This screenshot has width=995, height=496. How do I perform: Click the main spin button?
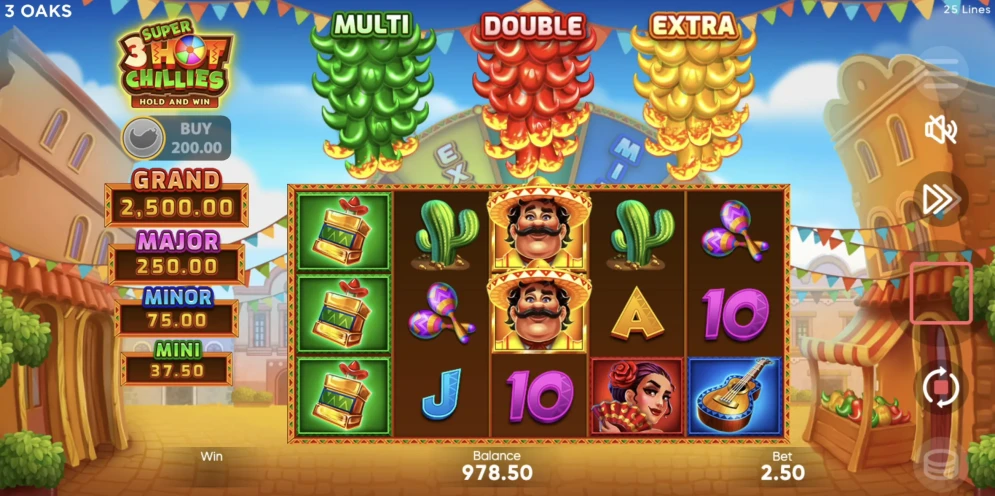coord(941,294)
